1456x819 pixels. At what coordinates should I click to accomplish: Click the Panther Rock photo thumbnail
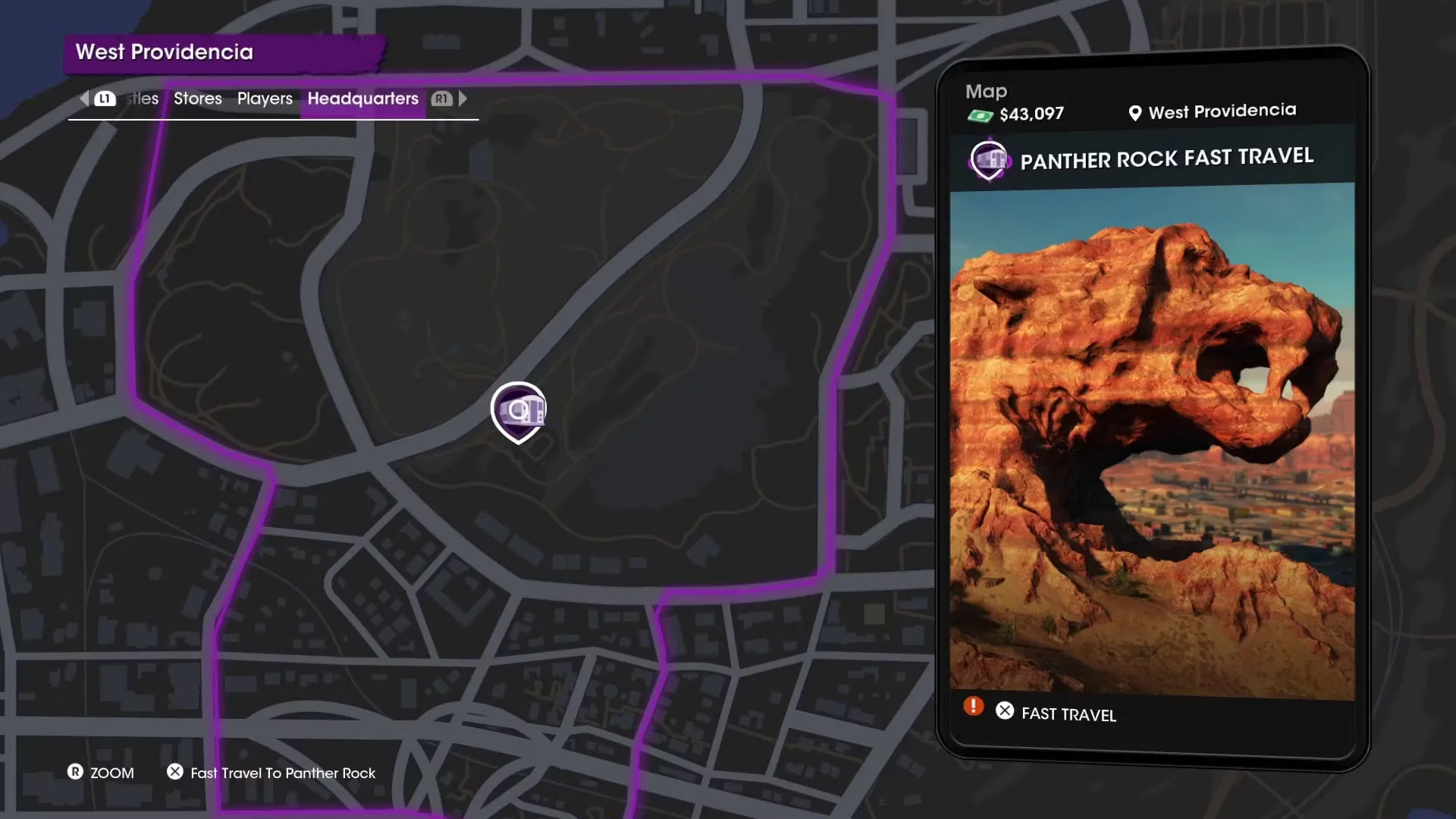[x=1152, y=440]
